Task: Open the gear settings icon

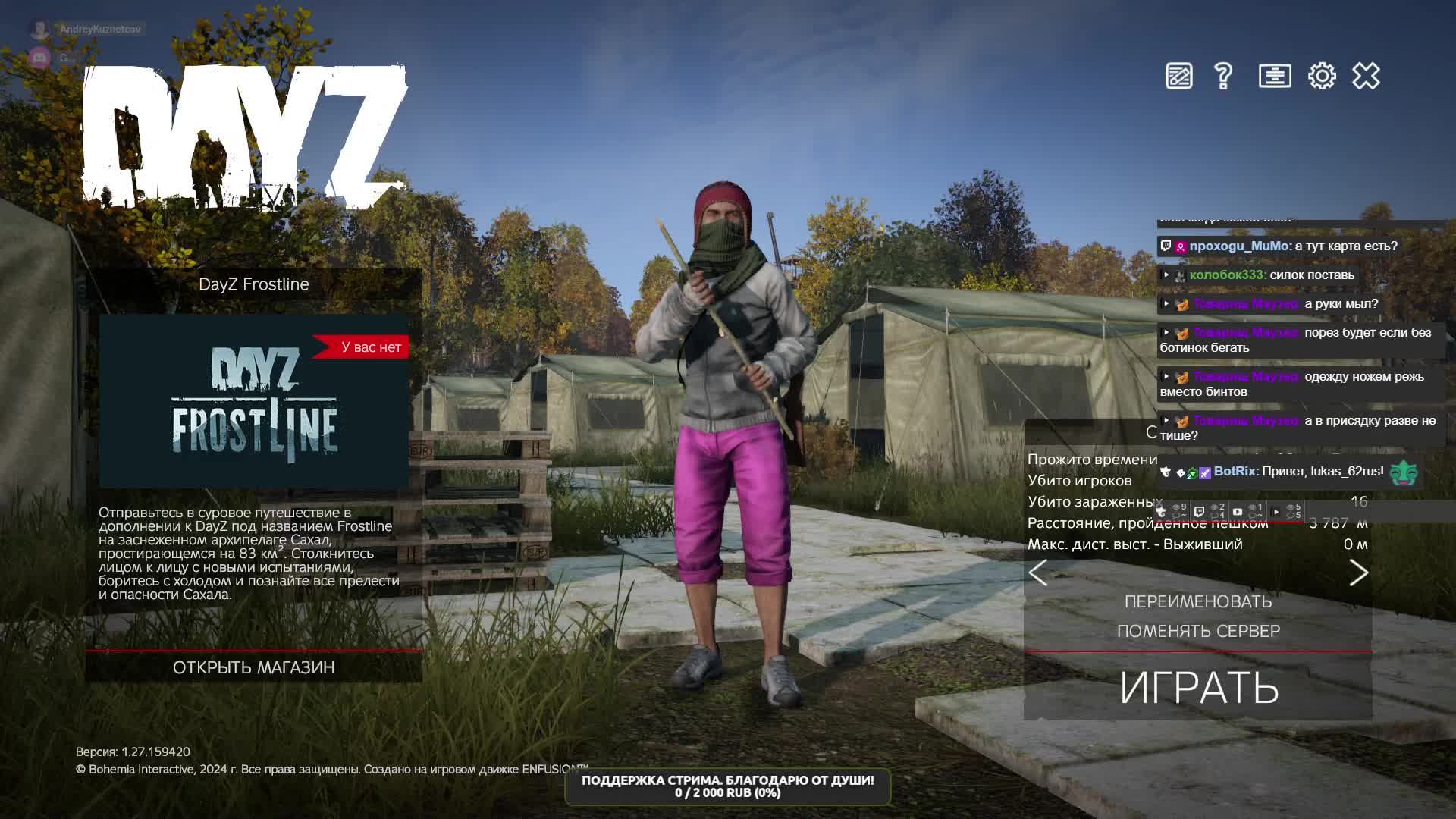Action: click(1322, 76)
